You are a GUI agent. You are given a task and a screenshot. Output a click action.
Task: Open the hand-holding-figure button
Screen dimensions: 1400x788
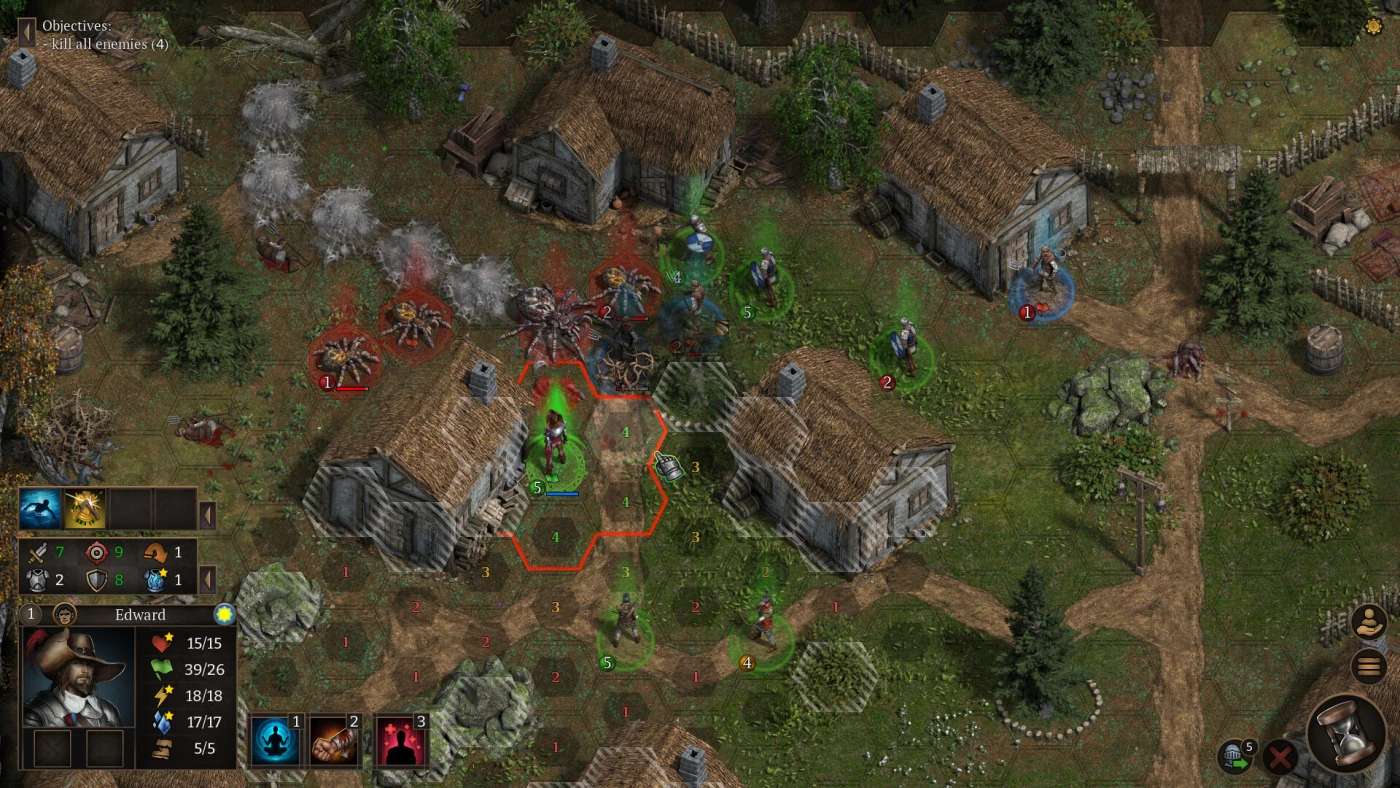point(1368,622)
